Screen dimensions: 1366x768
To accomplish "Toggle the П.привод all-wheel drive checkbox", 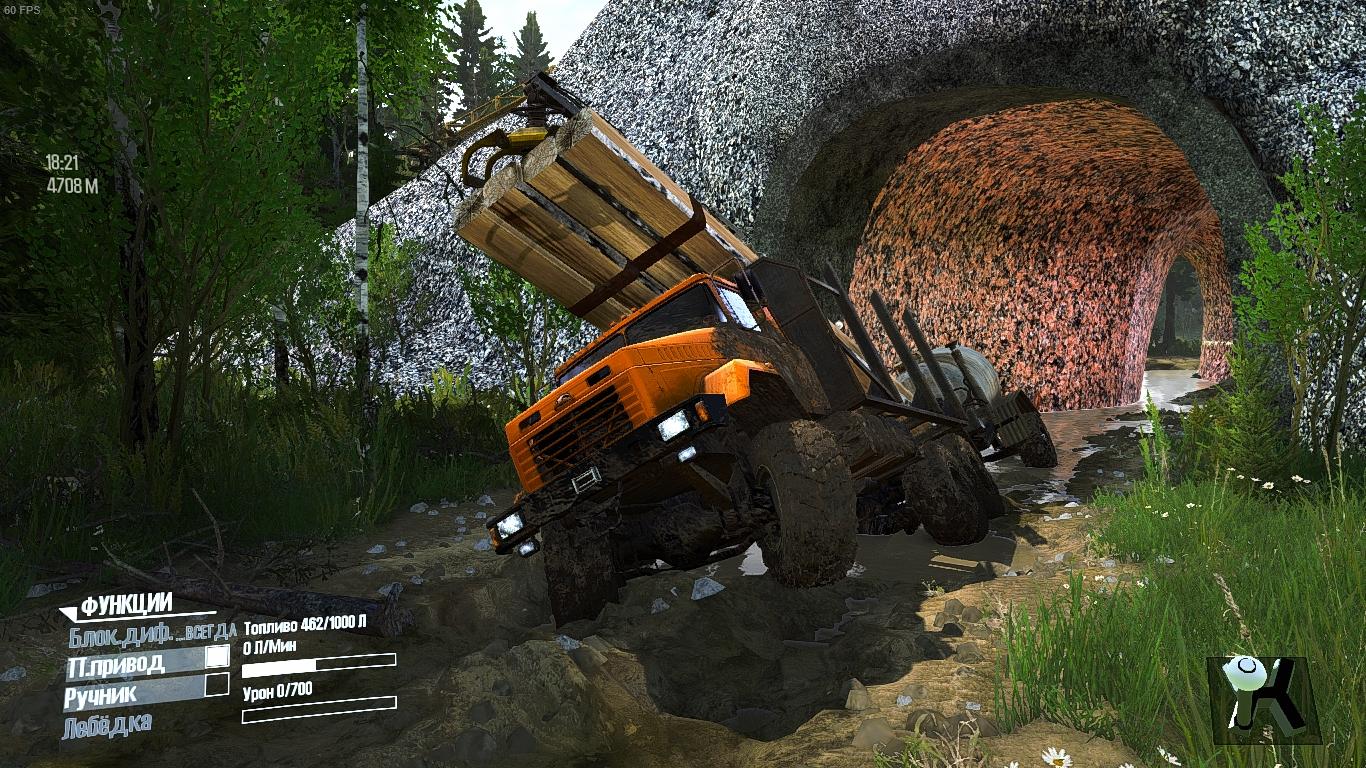I will point(217,657).
